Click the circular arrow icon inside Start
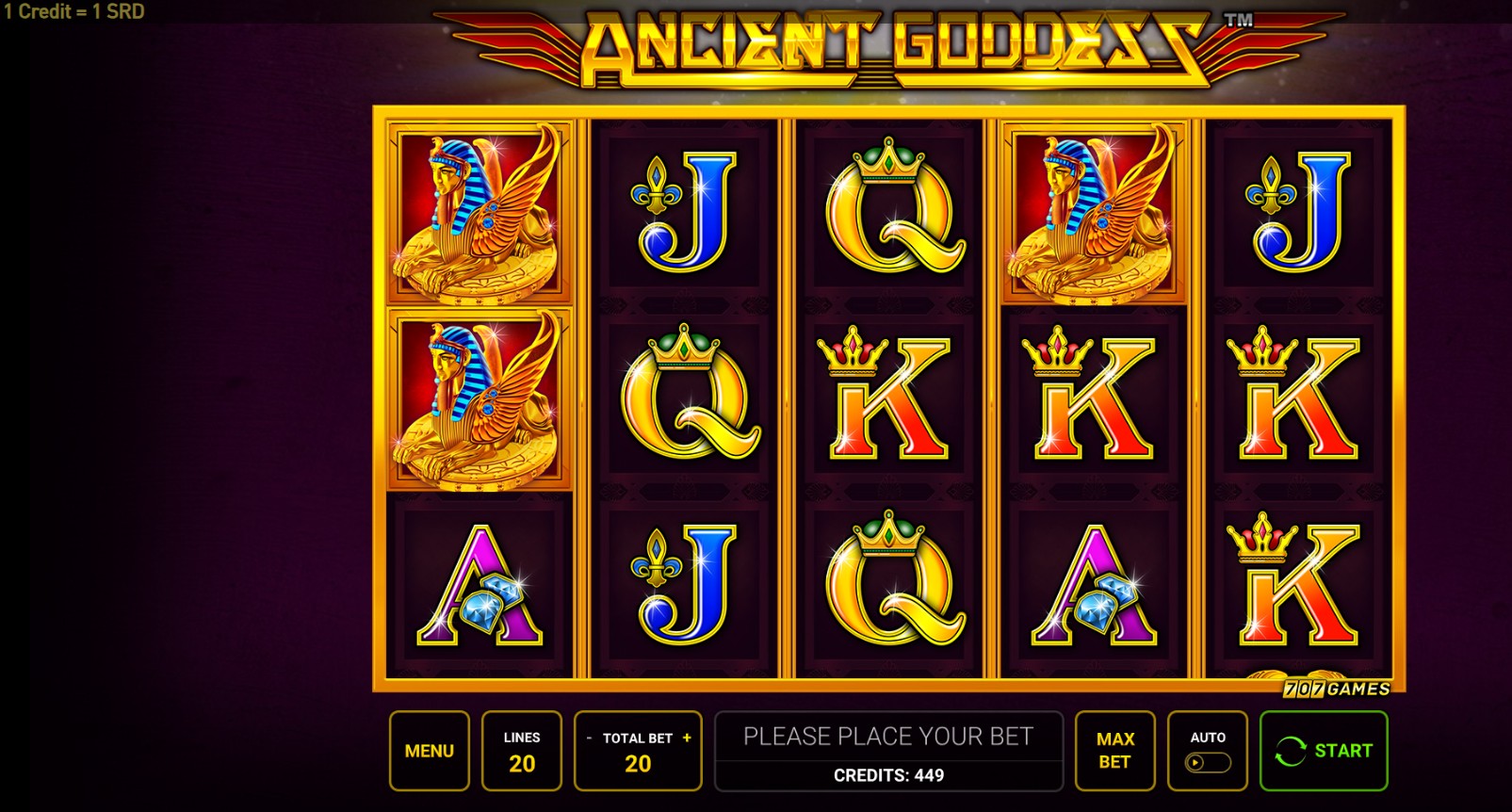This screenshot has height=812, width=1512. click(x=1293, y=750)
